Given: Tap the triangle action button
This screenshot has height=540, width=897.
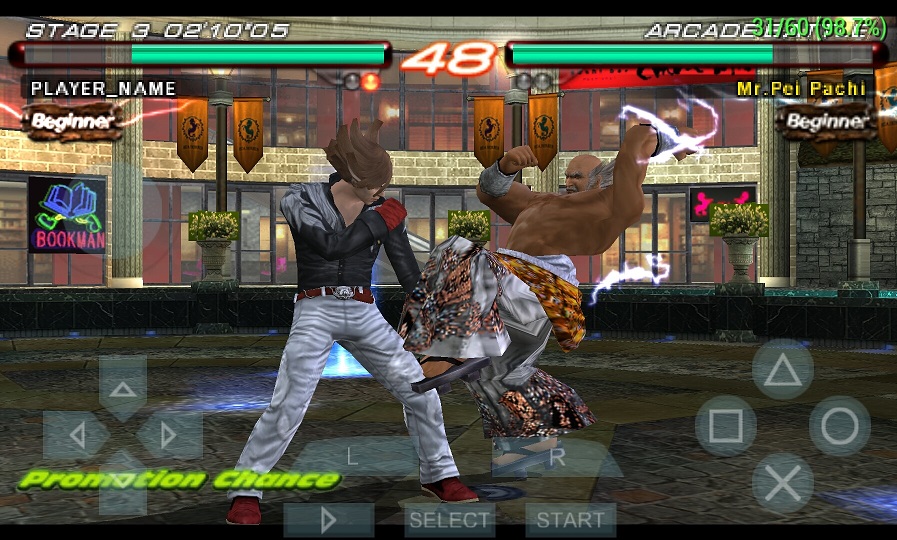Looking at the screenshot, I should [x=782, y=371].
